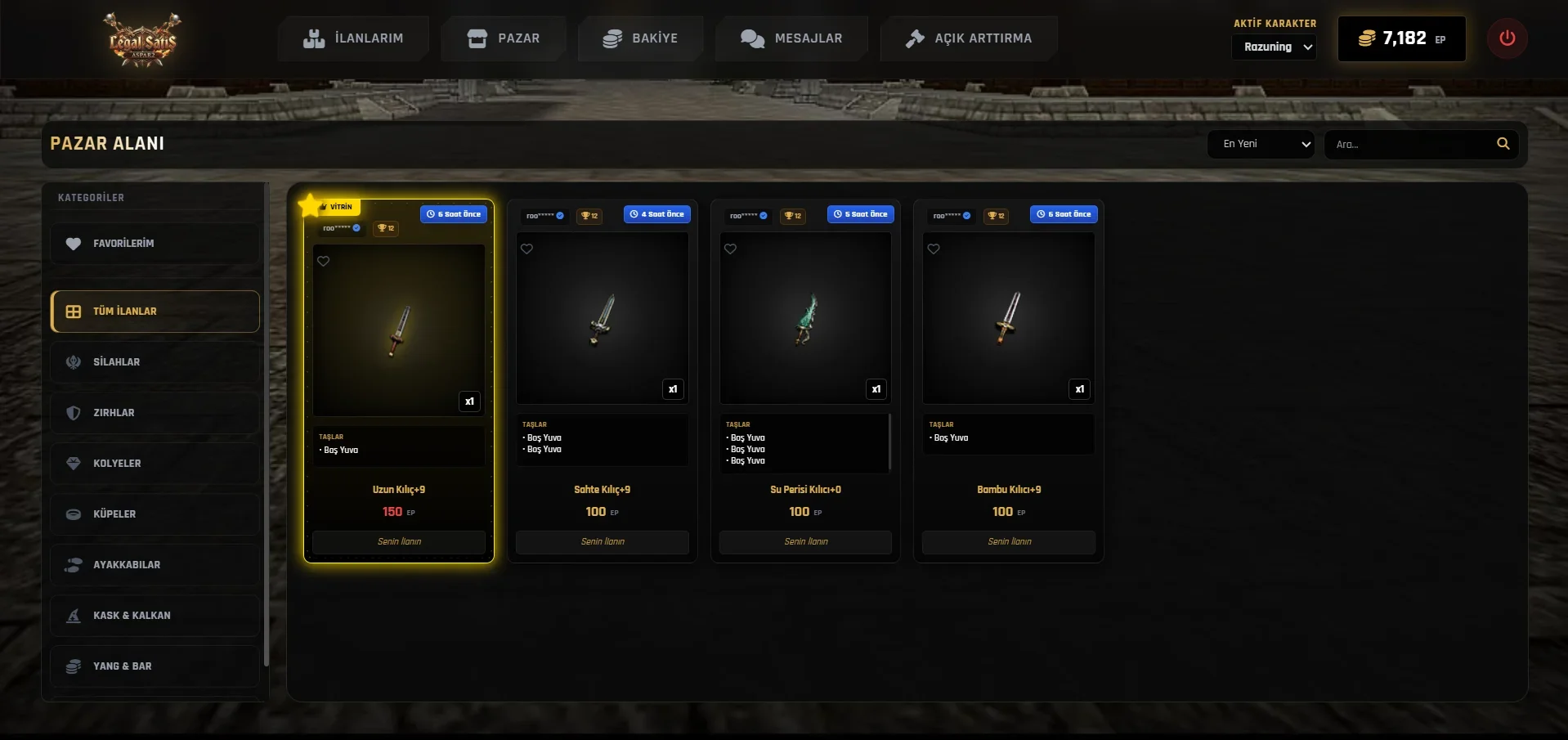Open the İlanlarım menu
Screen dimensions: 1568x740
point(353,38)
